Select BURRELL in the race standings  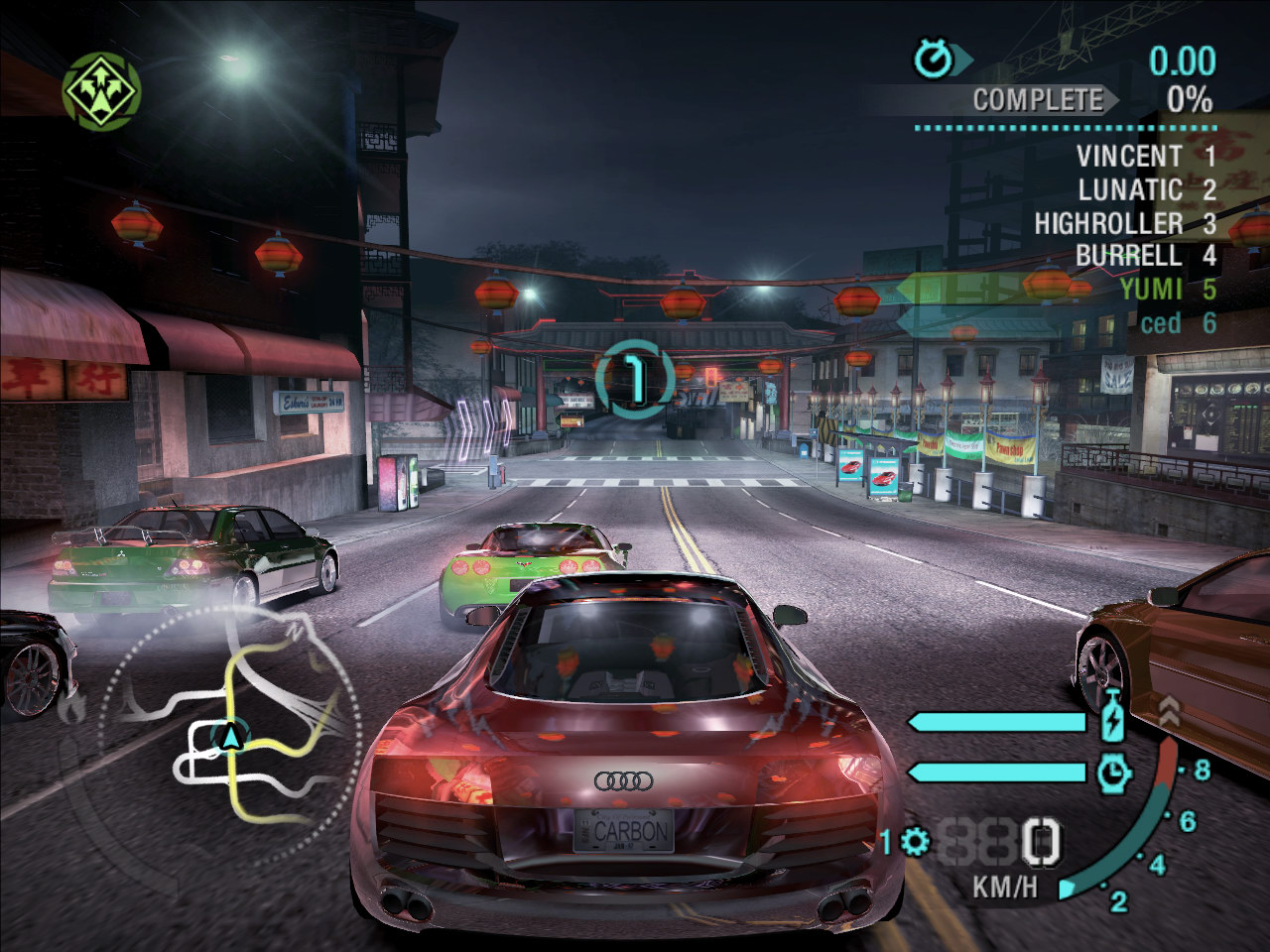click(1129, 256)
